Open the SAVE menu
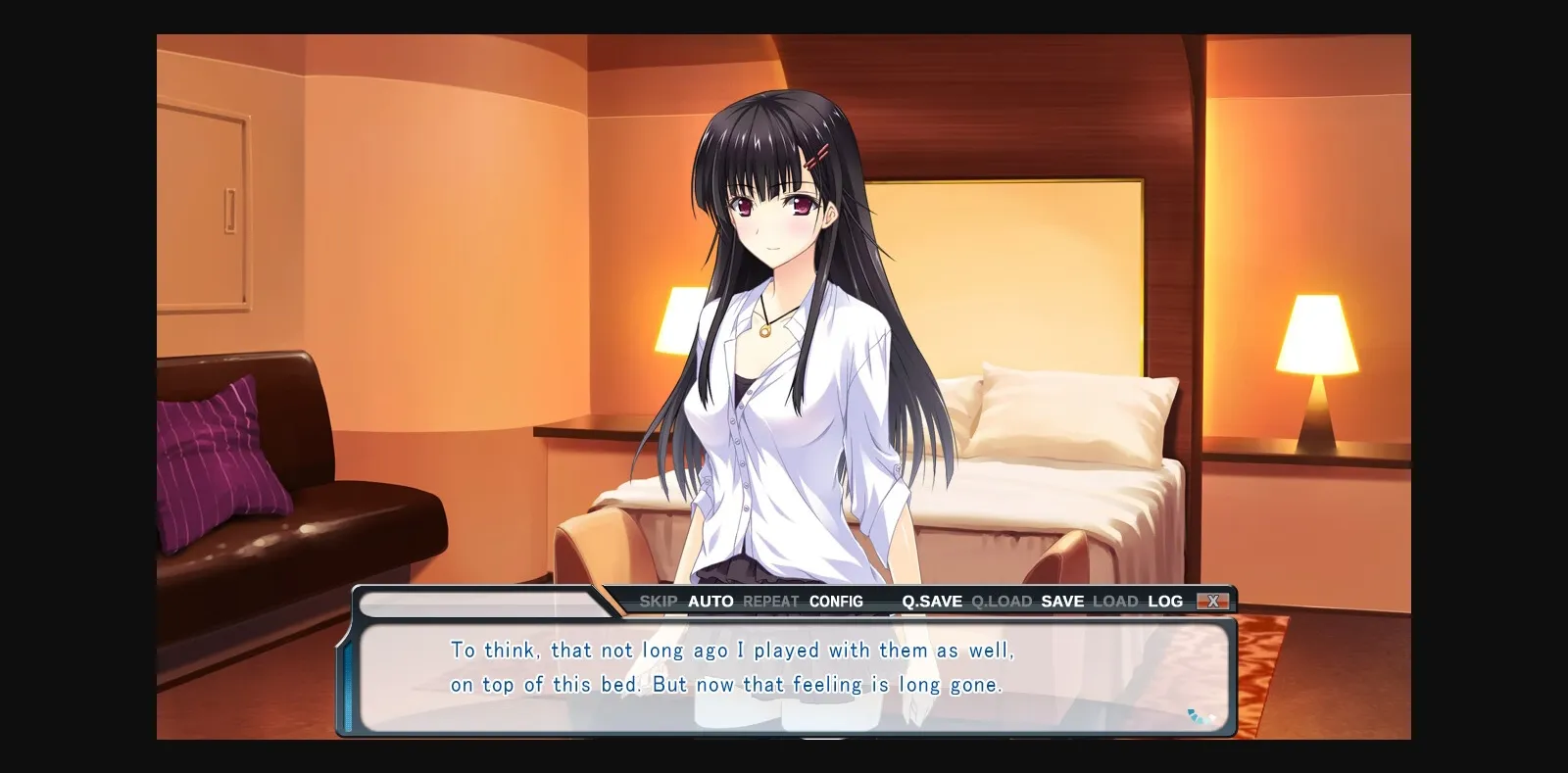This screenshot has width=1568, height=773. tap(1061, 601)
